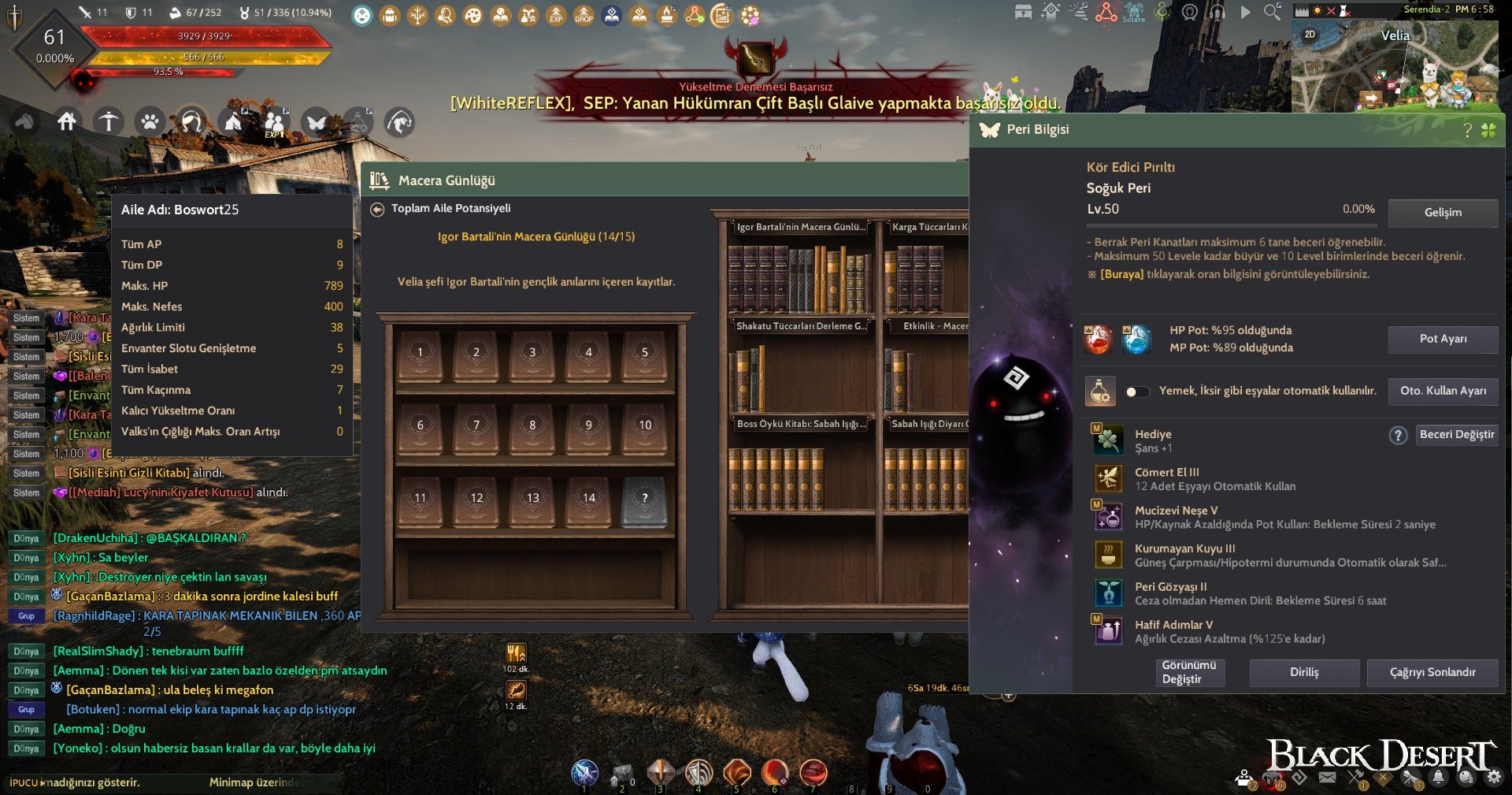Toggle automatic food and elixir use

coord(1137,392)
